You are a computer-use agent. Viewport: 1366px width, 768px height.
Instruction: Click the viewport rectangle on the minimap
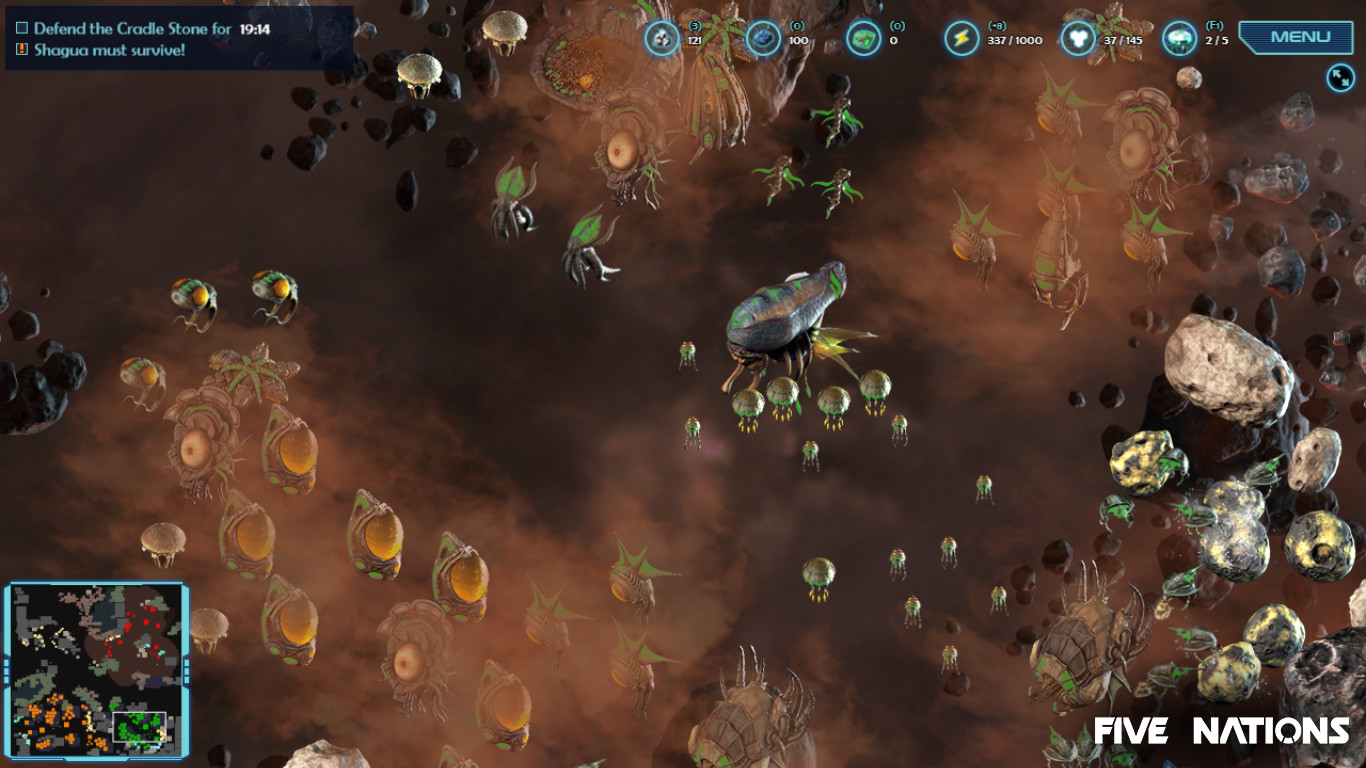[x=140, y=728]
